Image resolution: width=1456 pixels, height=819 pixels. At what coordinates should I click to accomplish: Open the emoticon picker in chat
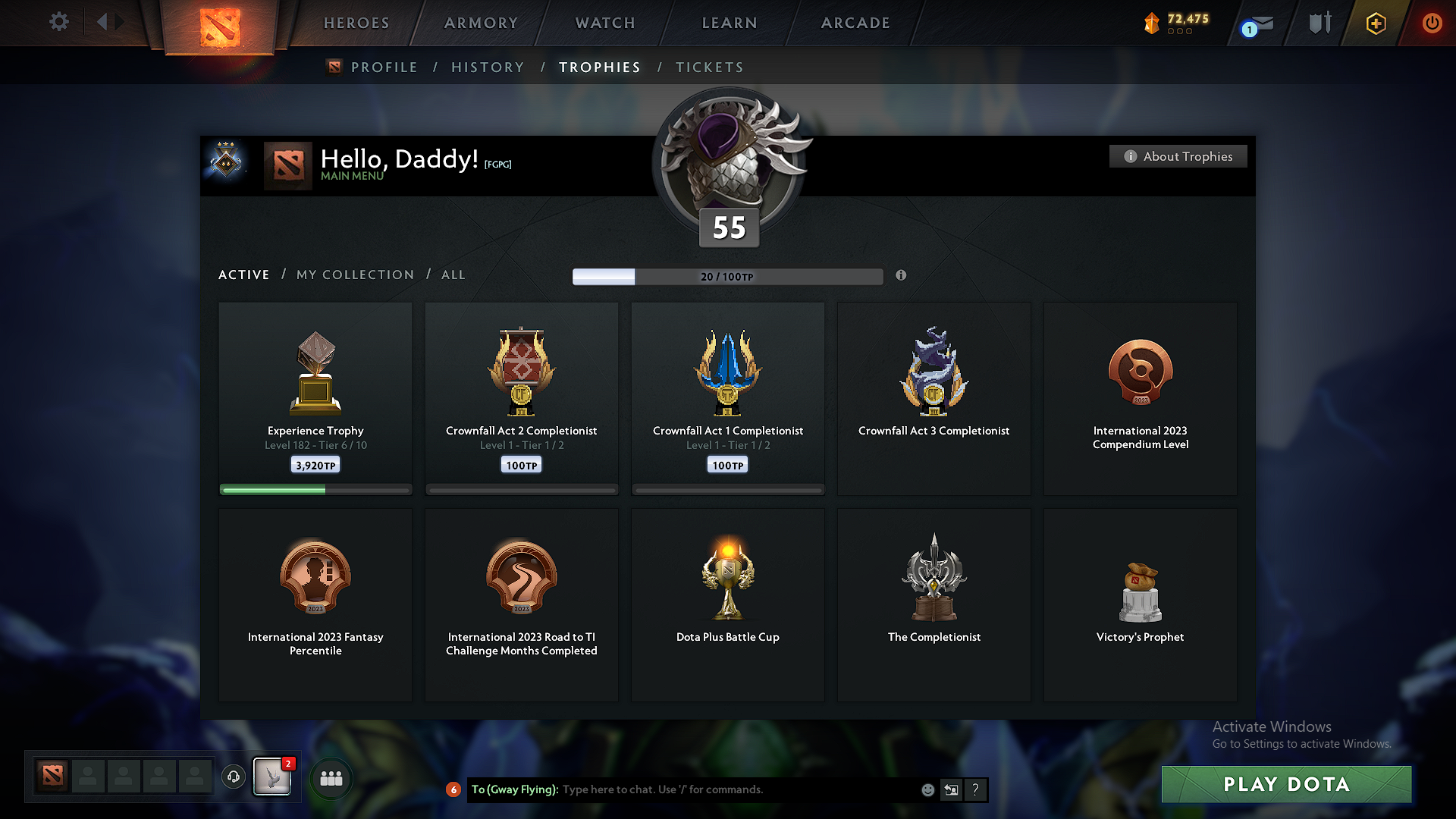(927, 789)
